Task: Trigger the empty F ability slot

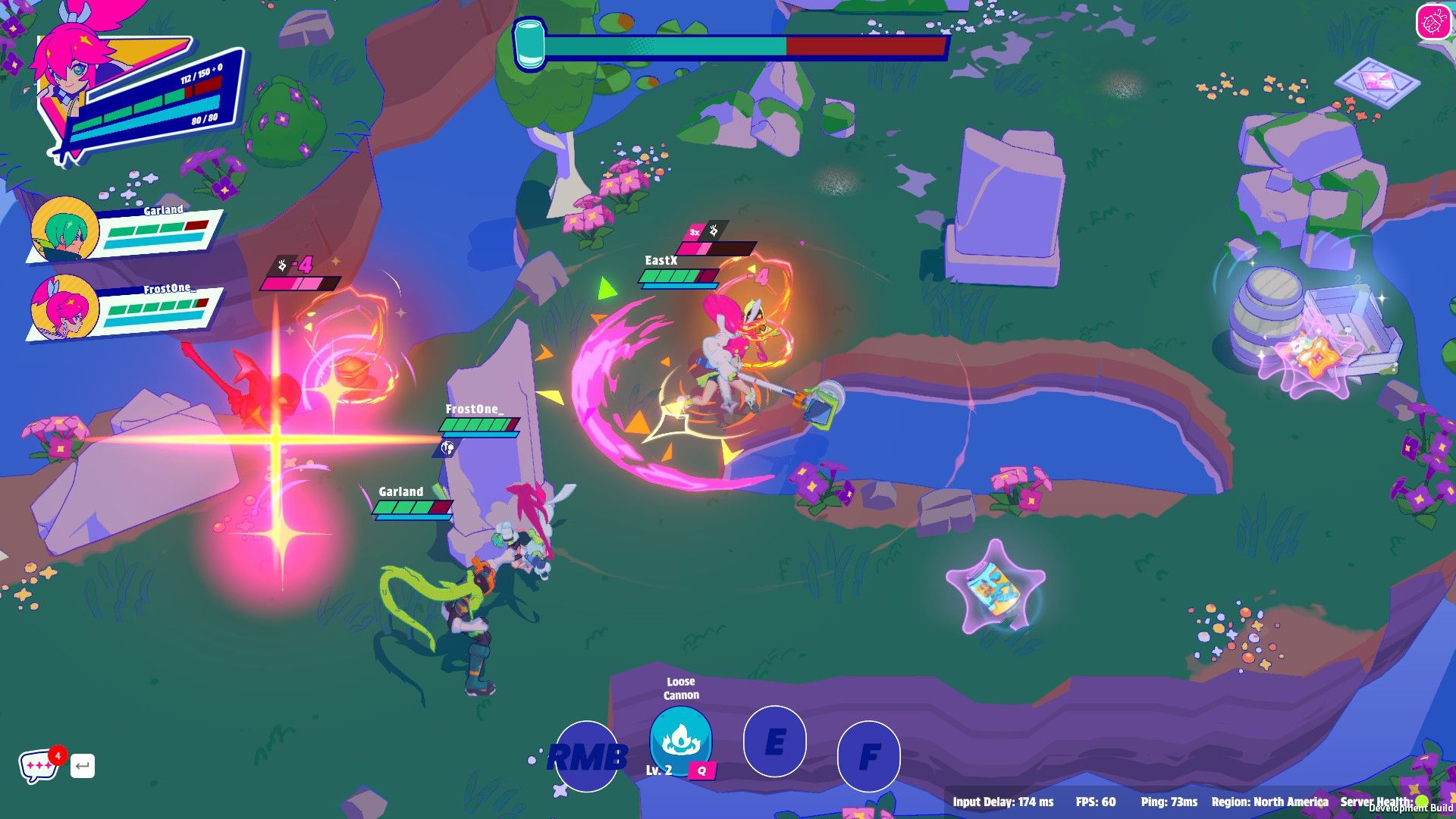Action: (869, 756)
